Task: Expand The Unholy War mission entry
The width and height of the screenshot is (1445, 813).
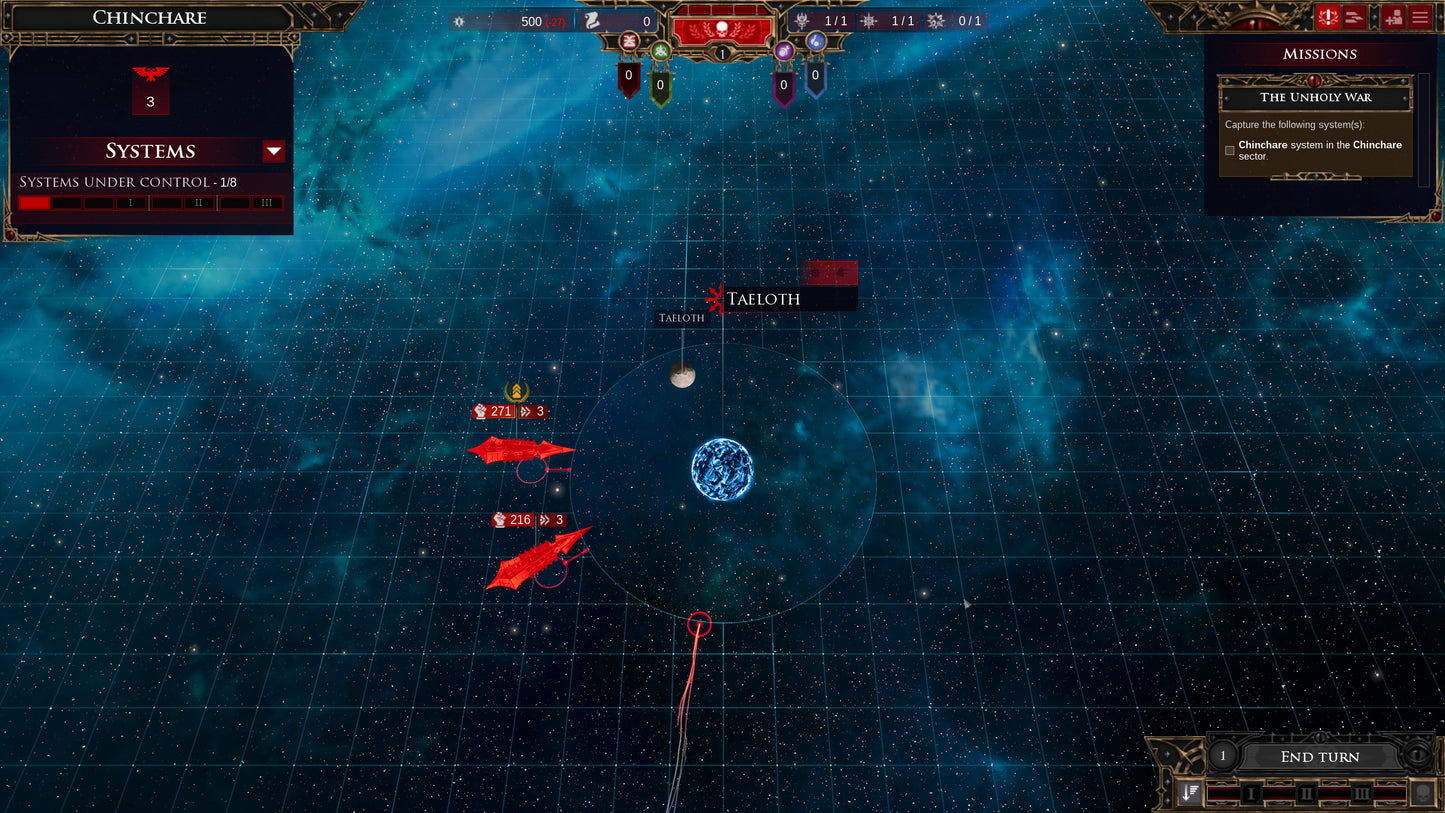Action: (1316, 97)
